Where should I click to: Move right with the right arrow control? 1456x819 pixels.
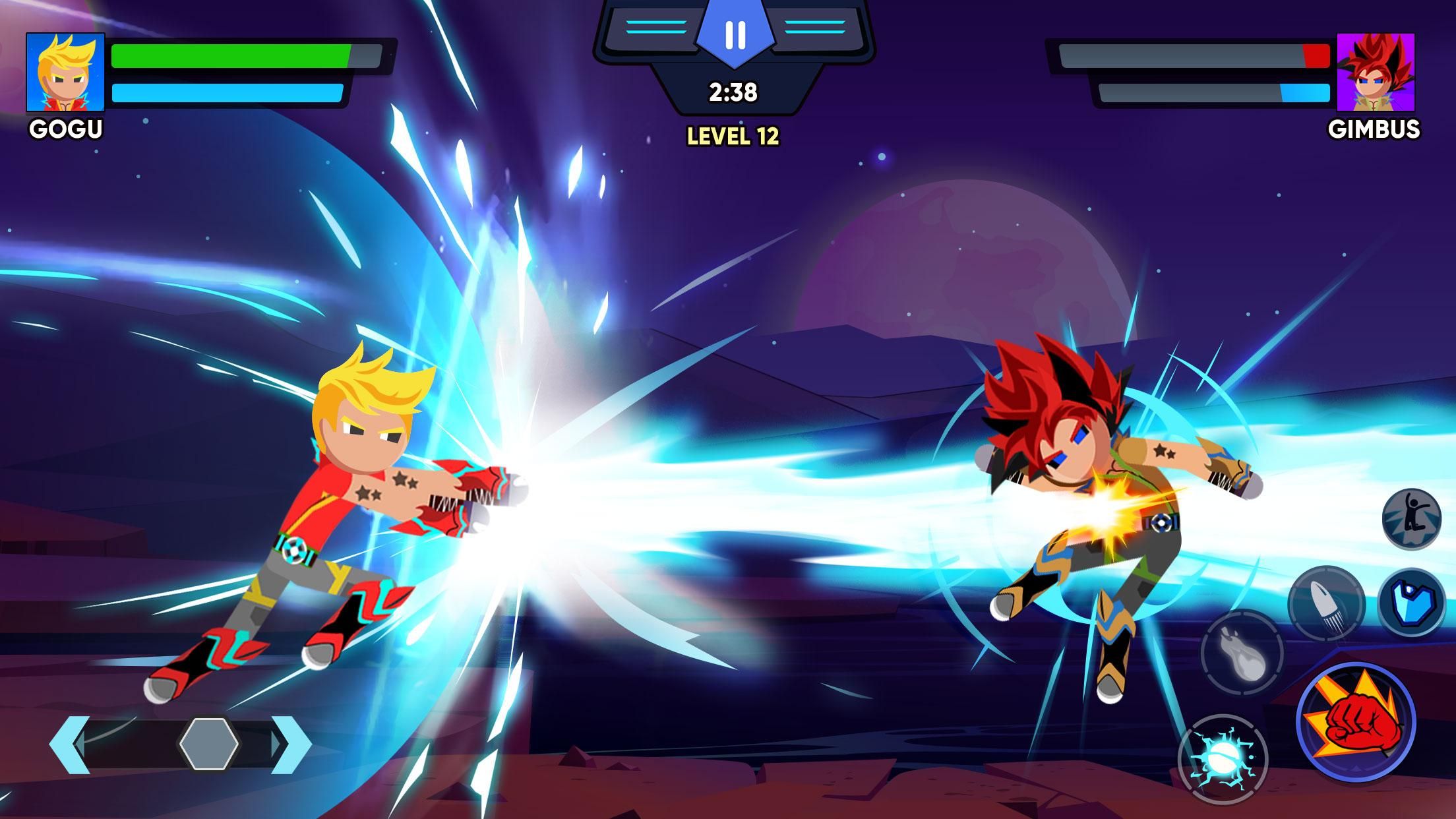pos(290,744)
